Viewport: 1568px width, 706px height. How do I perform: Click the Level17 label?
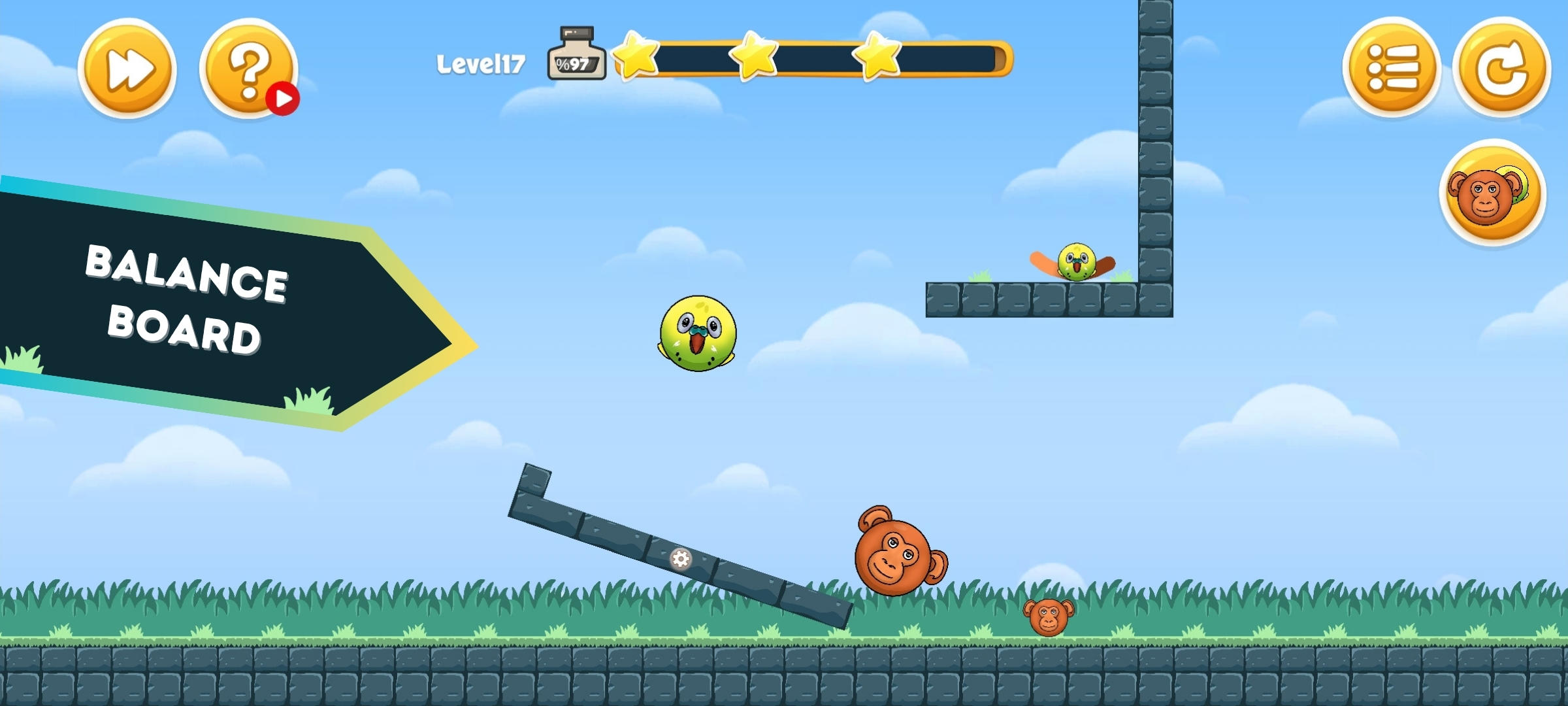482,62
